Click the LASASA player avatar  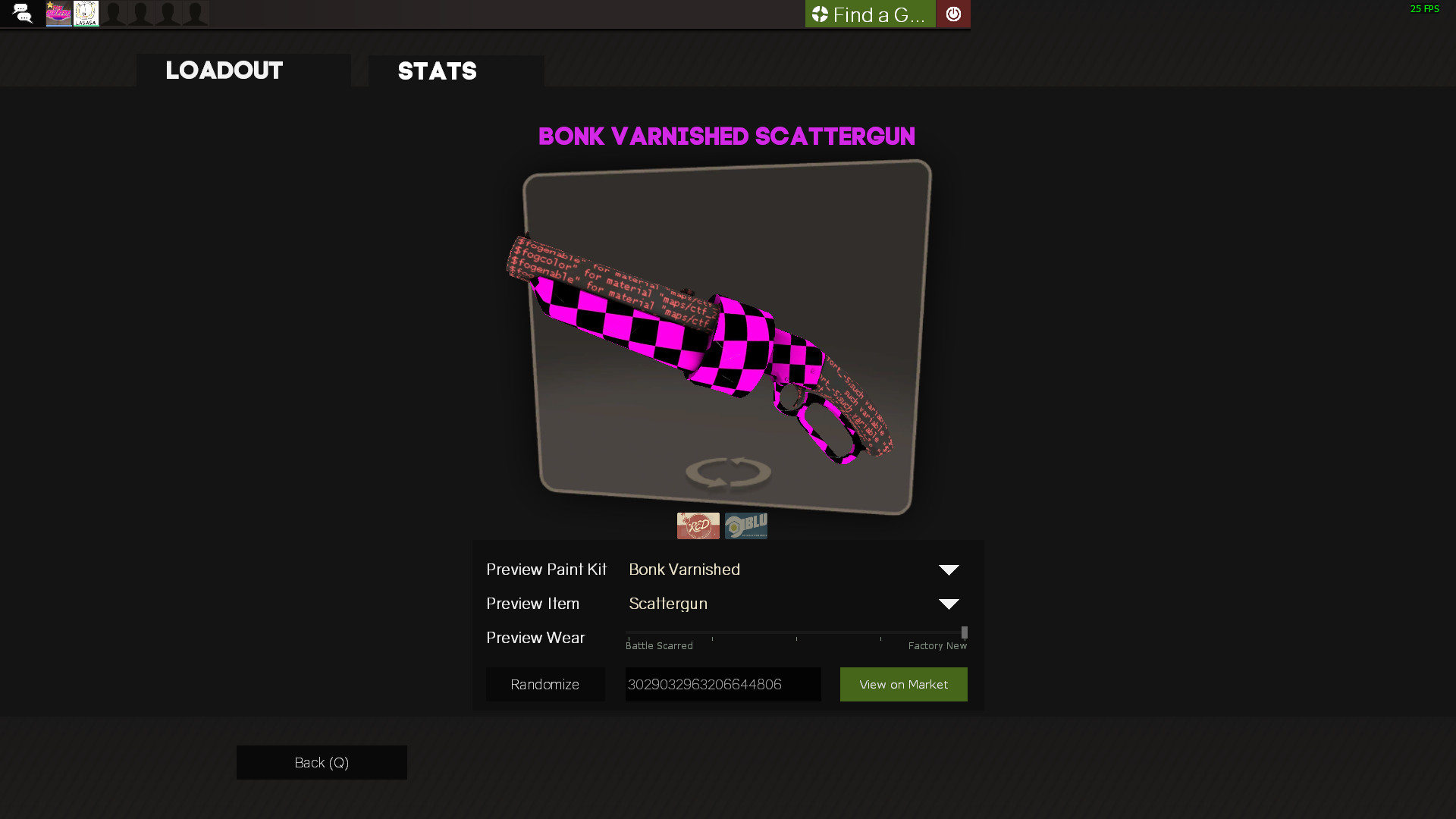pos(86,13)
